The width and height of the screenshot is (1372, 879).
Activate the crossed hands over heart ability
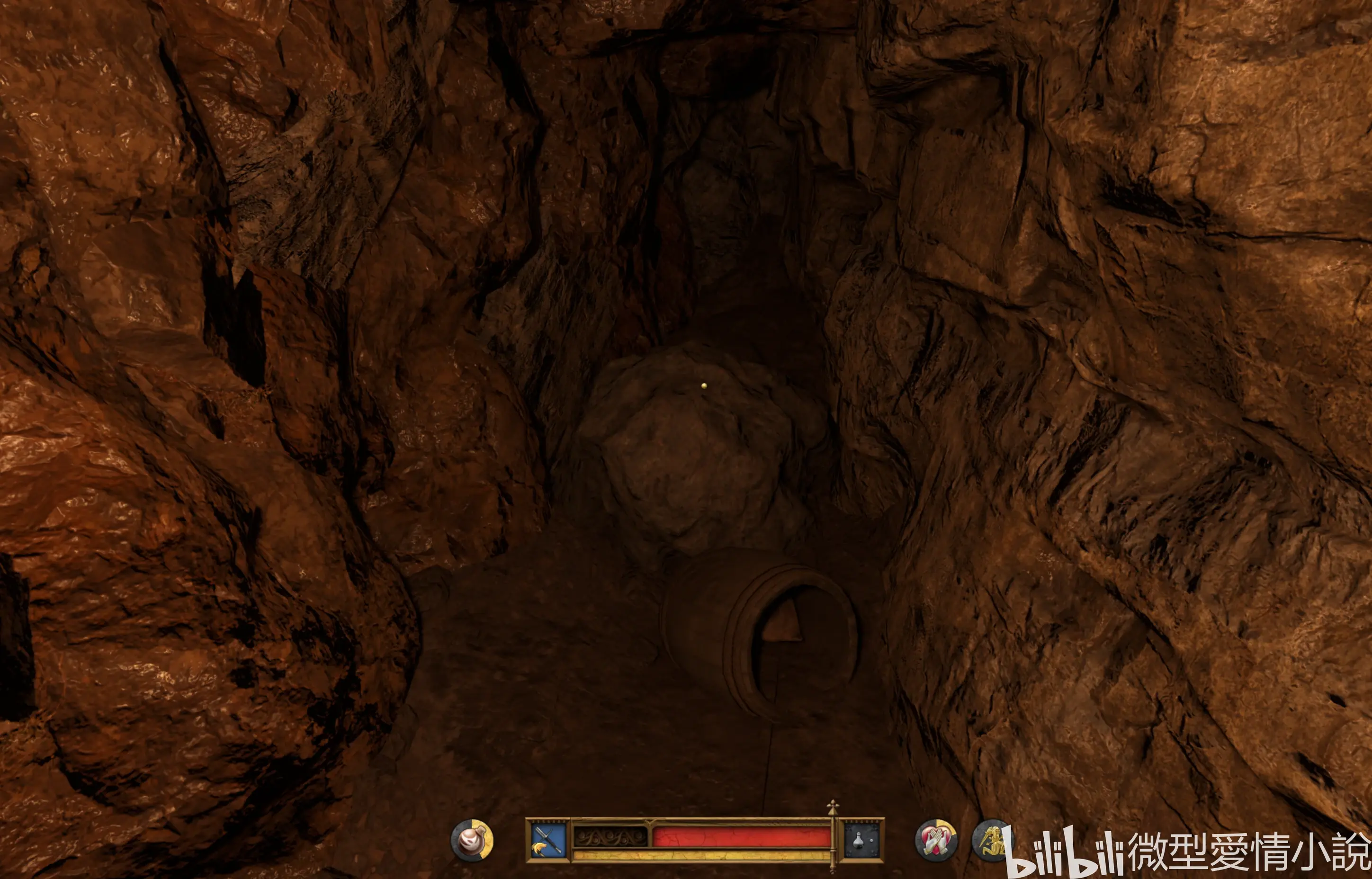click(x=936, y=840)
